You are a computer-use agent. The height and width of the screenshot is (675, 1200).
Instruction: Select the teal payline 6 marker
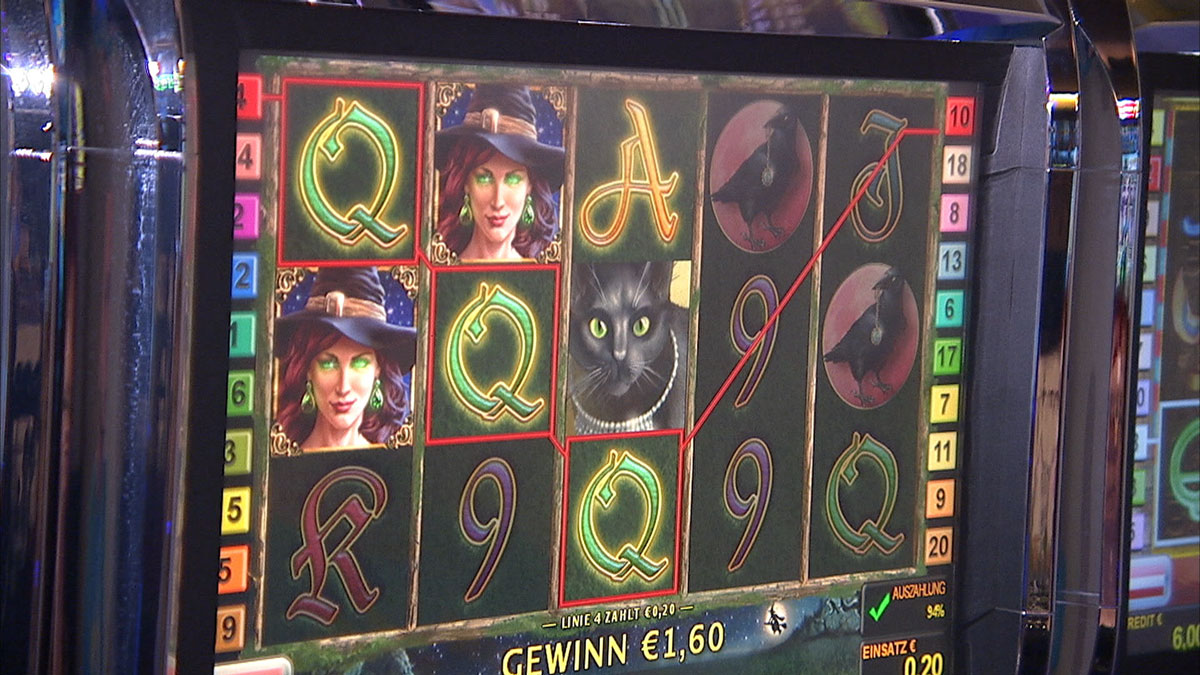[x=949, y=309]
